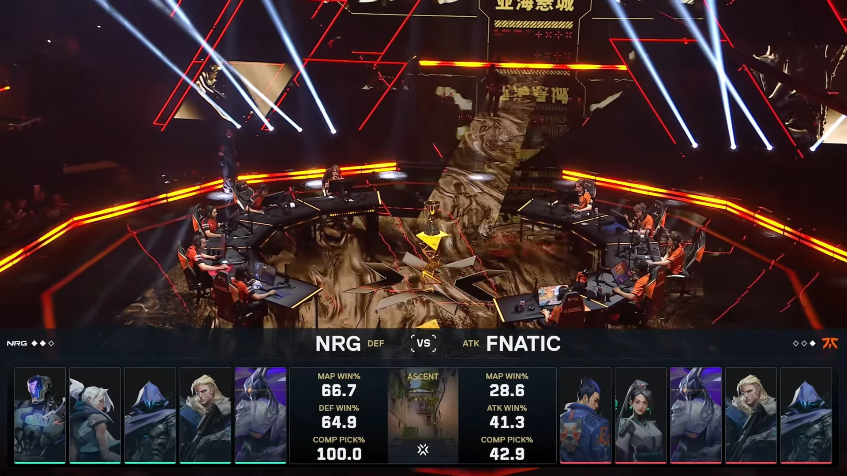The height and width of the screenshot is (476, 847).
Task: Select NRG's Vyse agent portrait
Action: pyautogui.click(x=260, y=415)
